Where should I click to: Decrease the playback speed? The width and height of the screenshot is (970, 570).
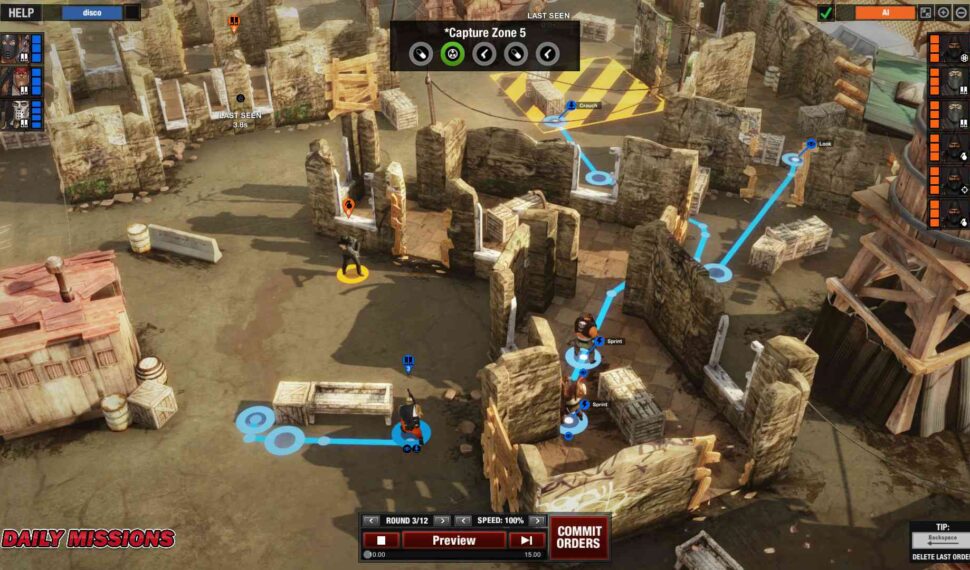click(x=463, y=520)
